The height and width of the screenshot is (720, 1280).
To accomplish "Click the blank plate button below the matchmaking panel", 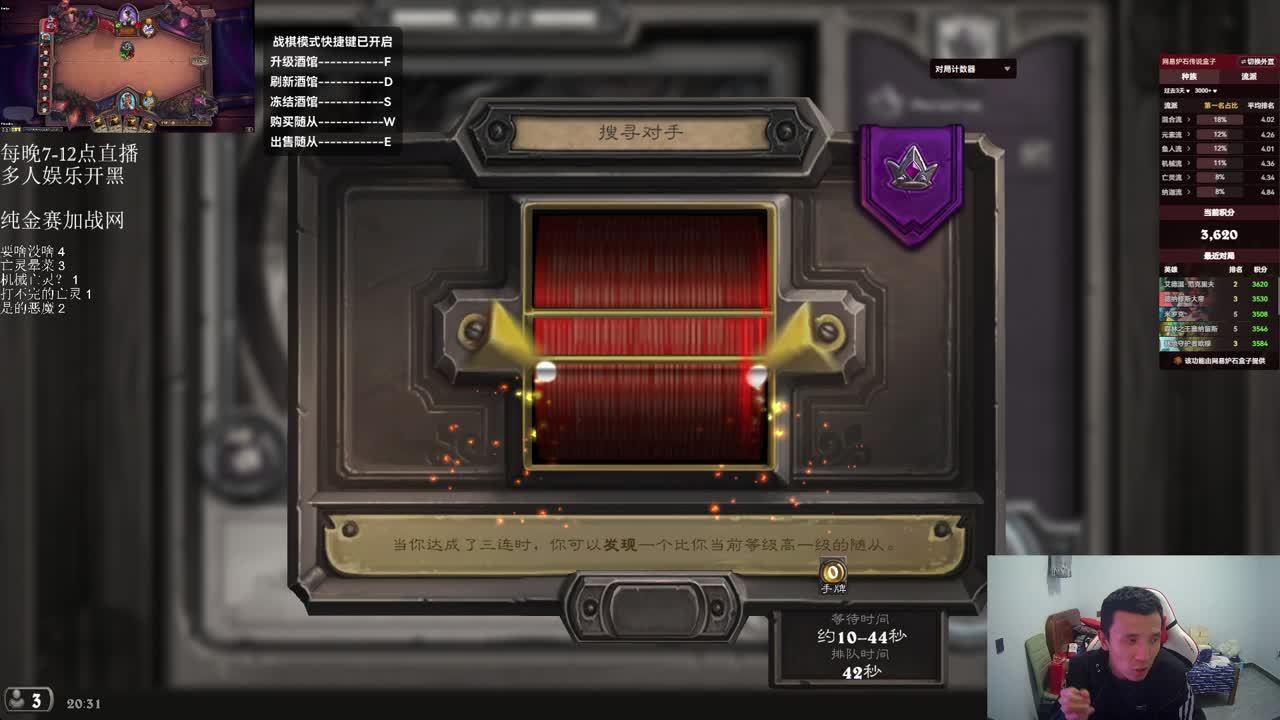I will tap(653, 606).
